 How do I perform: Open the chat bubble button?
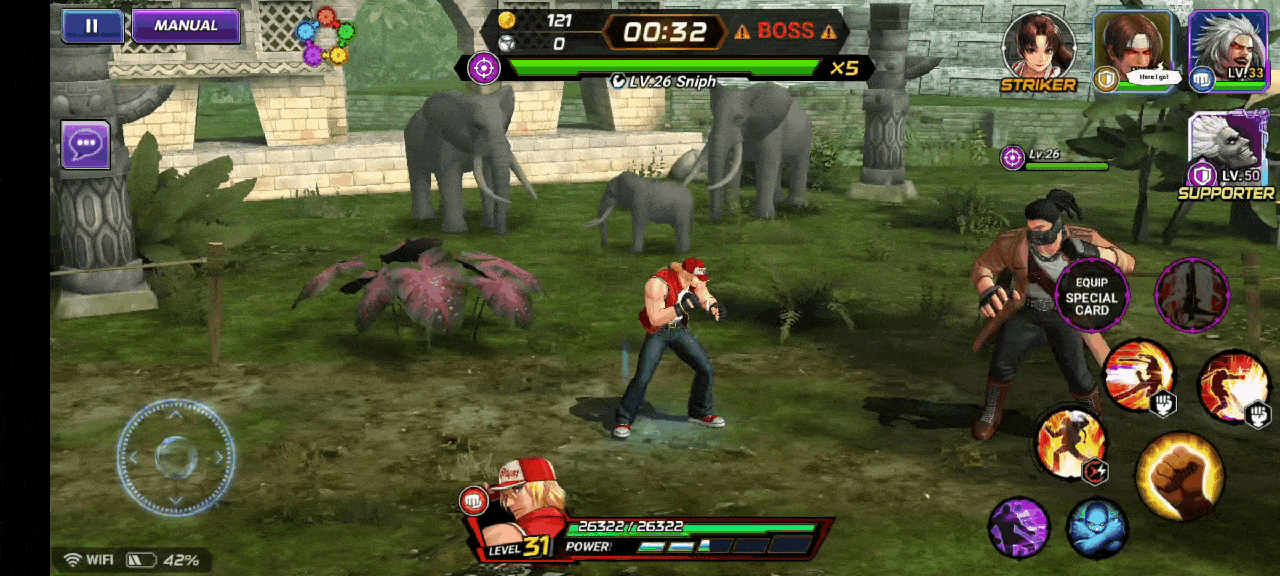(x=85, y=145)
